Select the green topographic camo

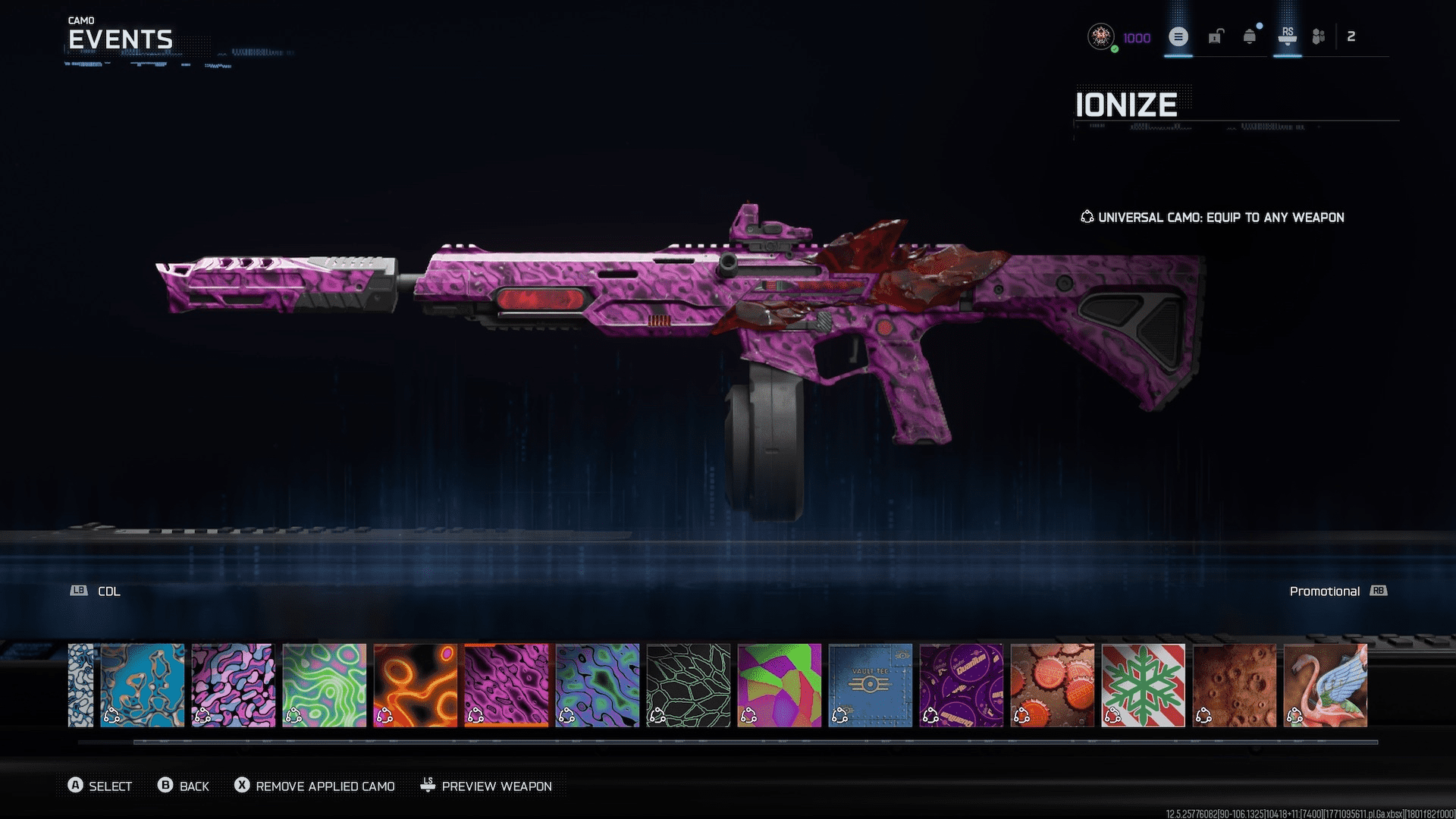click(x=324, y=685)
